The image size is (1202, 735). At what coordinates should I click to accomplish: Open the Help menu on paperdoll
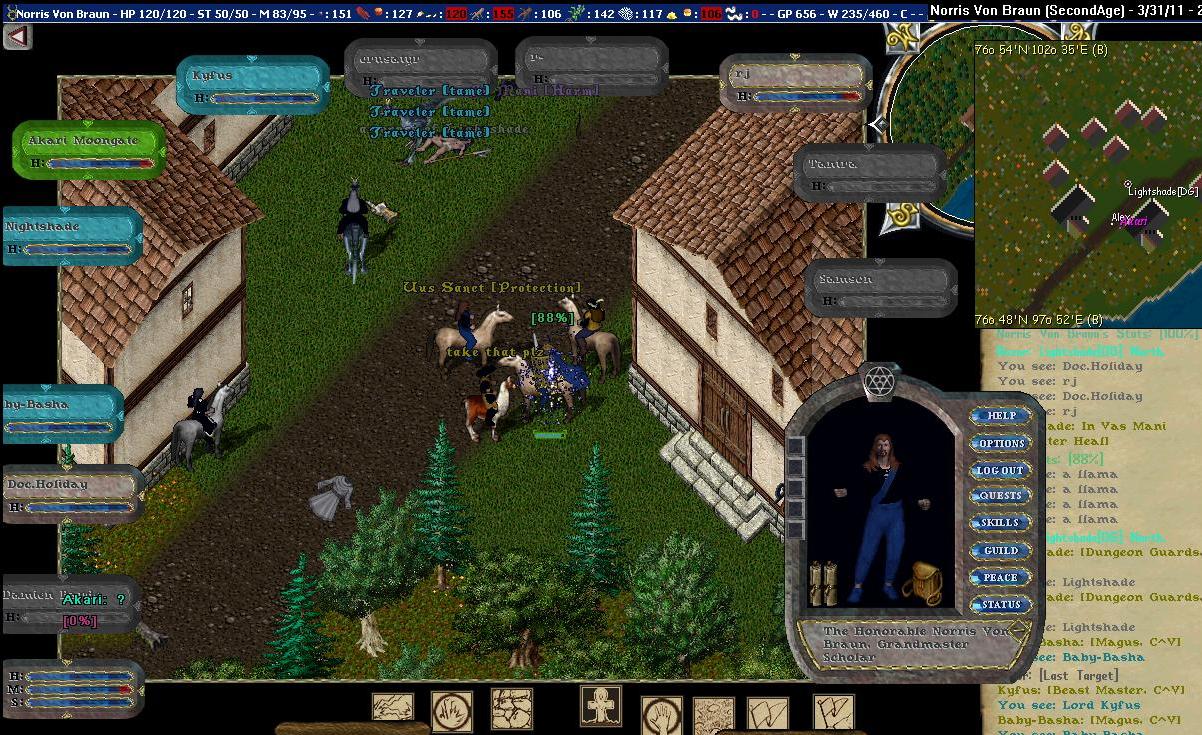[x=1001, y=416]
